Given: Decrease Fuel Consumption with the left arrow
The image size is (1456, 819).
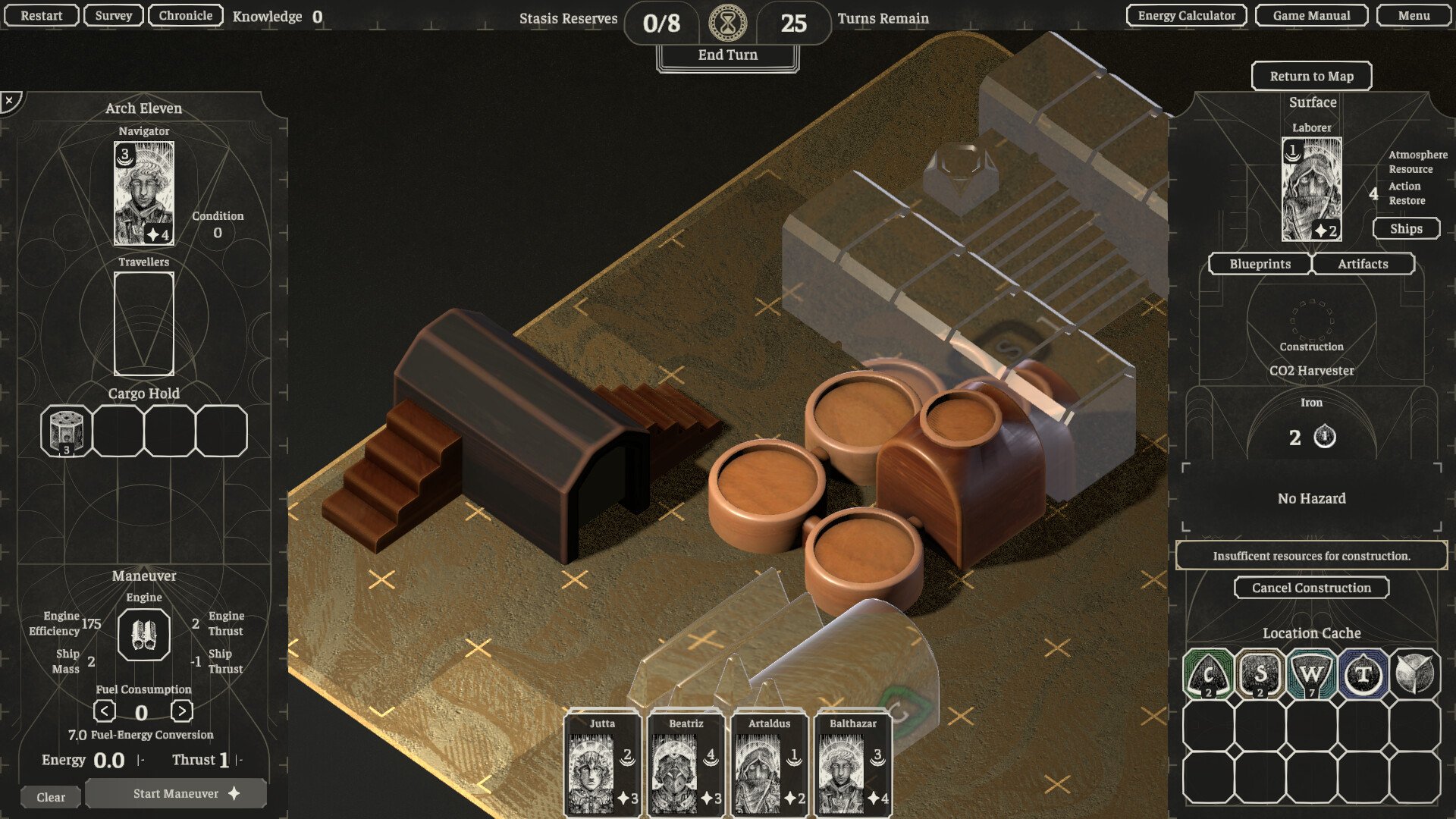Looking at the screenshot, I should click(104, 711).
